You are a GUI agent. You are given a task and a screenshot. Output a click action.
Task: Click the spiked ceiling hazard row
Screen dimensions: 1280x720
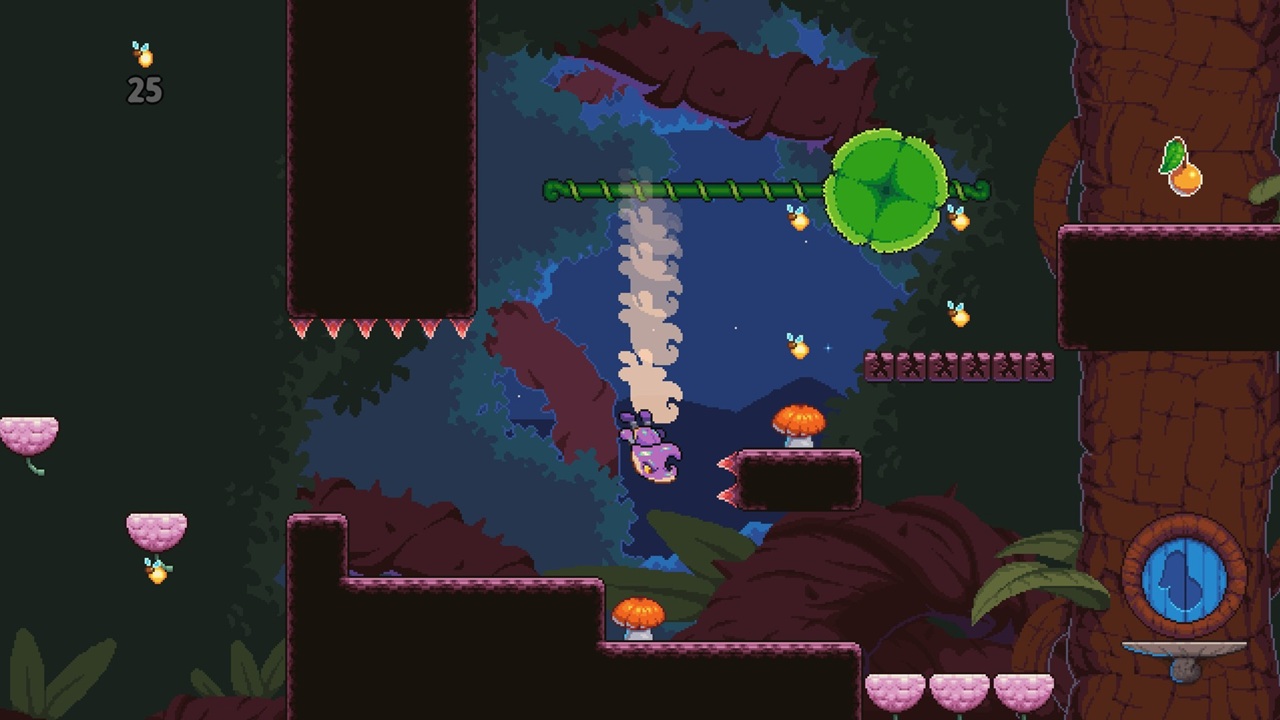pyautogui.click(x=380, y=330)
